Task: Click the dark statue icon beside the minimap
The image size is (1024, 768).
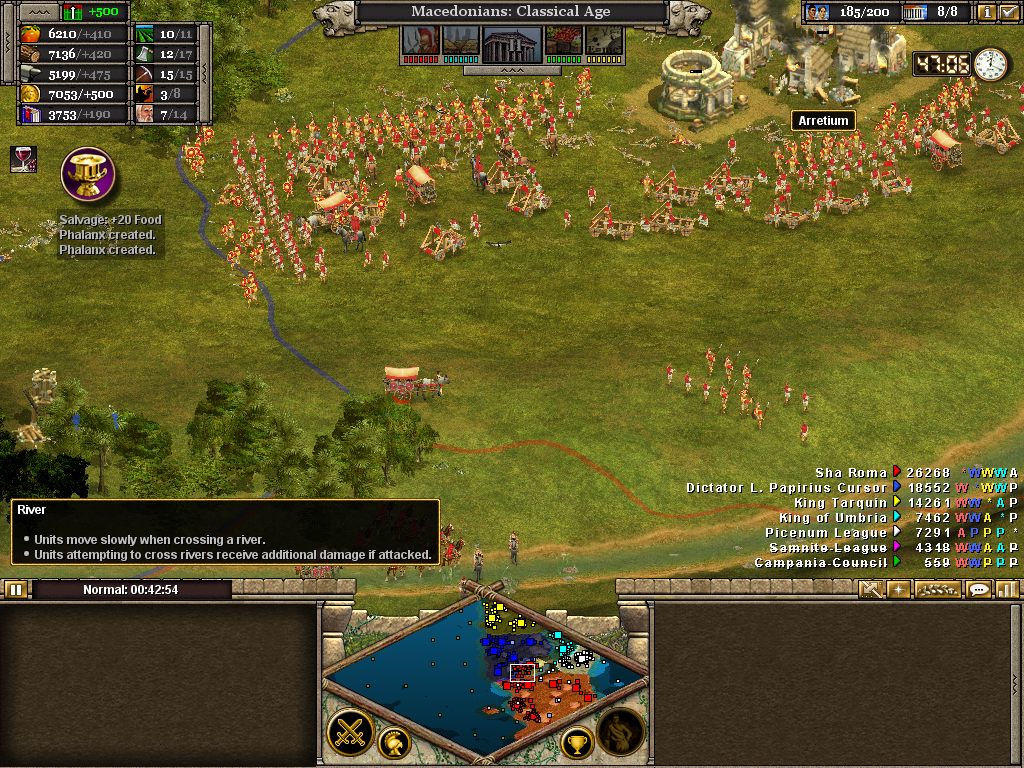Action: (620, 733)
